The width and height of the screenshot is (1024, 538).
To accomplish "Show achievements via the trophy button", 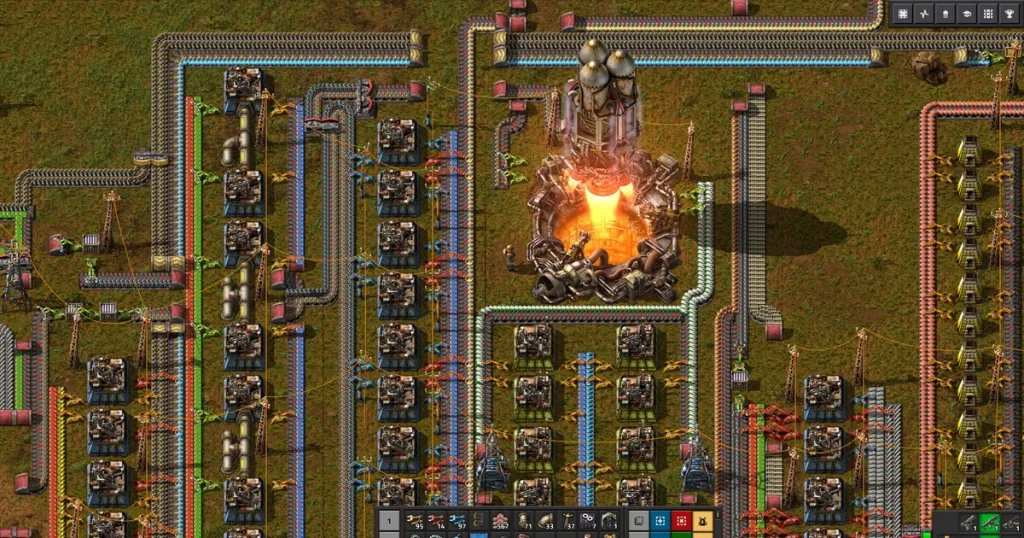I will [x=1009, y=13].
